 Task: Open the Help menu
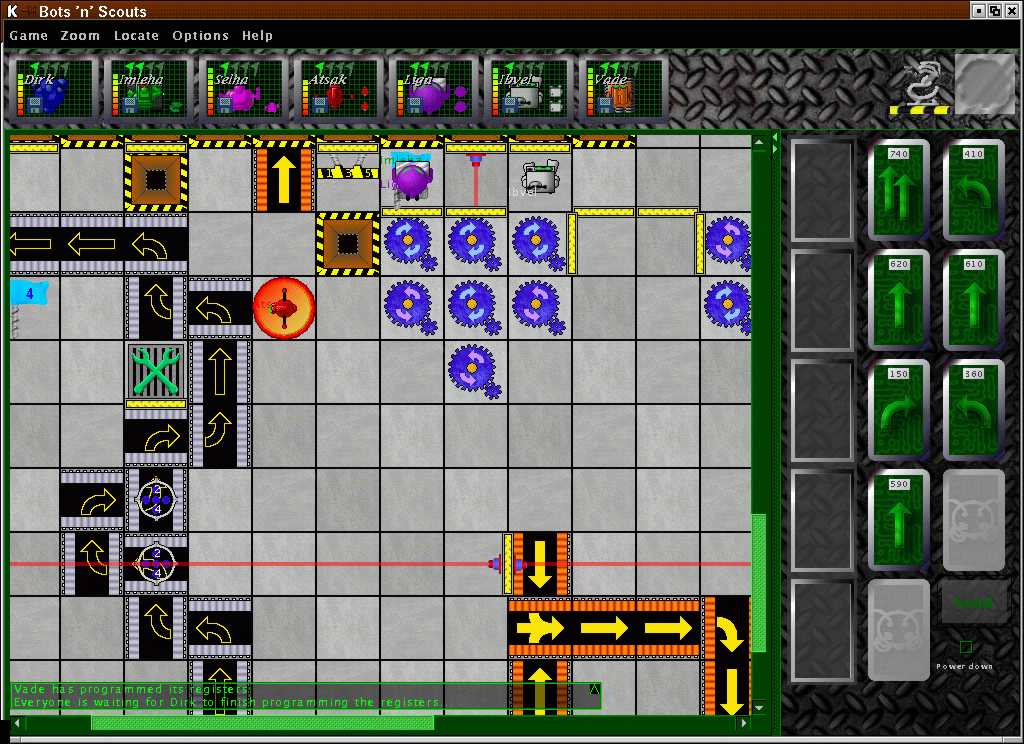pyautogui.click(x=257, y=35)
